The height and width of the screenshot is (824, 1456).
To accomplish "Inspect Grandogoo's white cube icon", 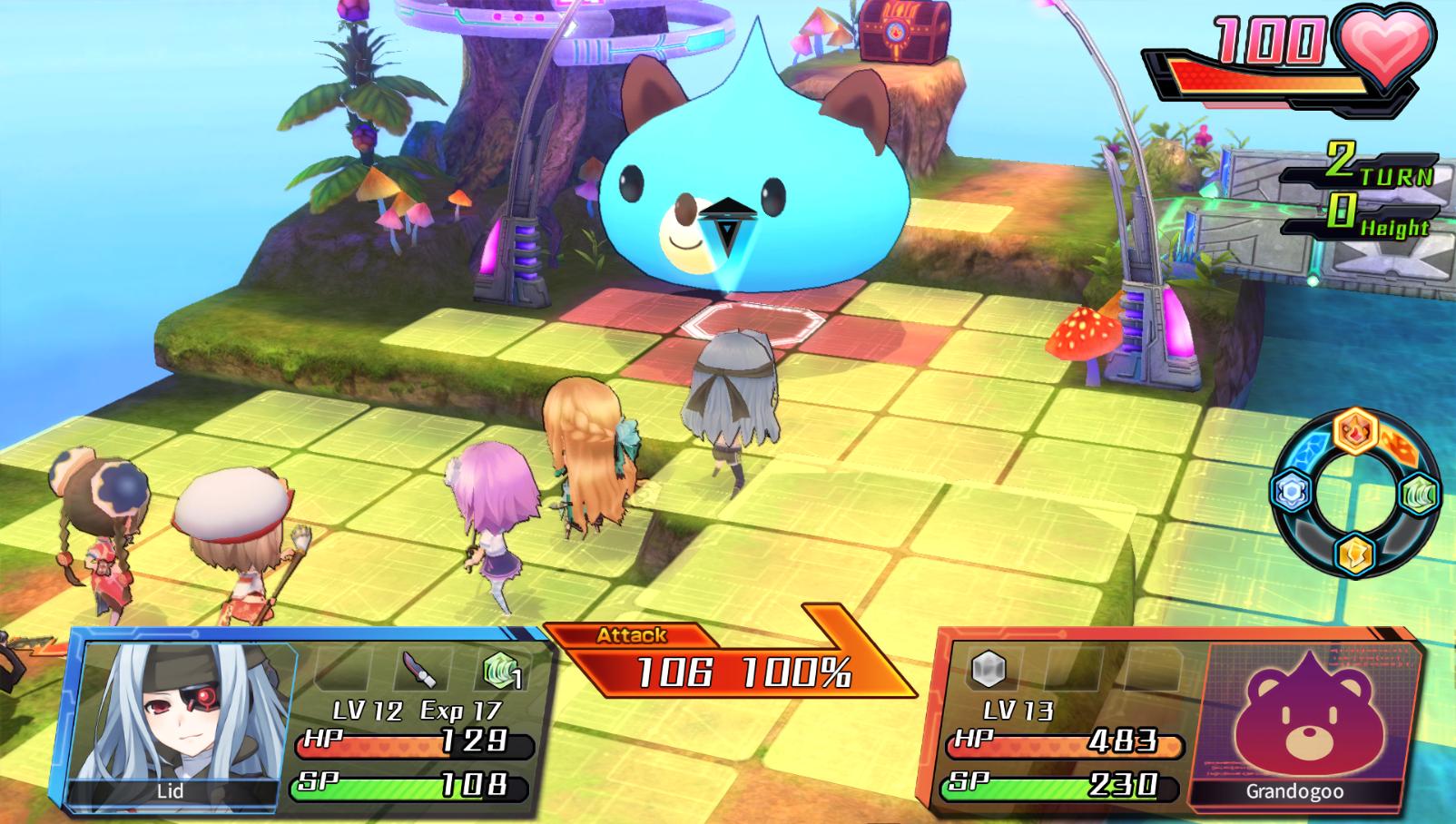I will coord(987,670).
